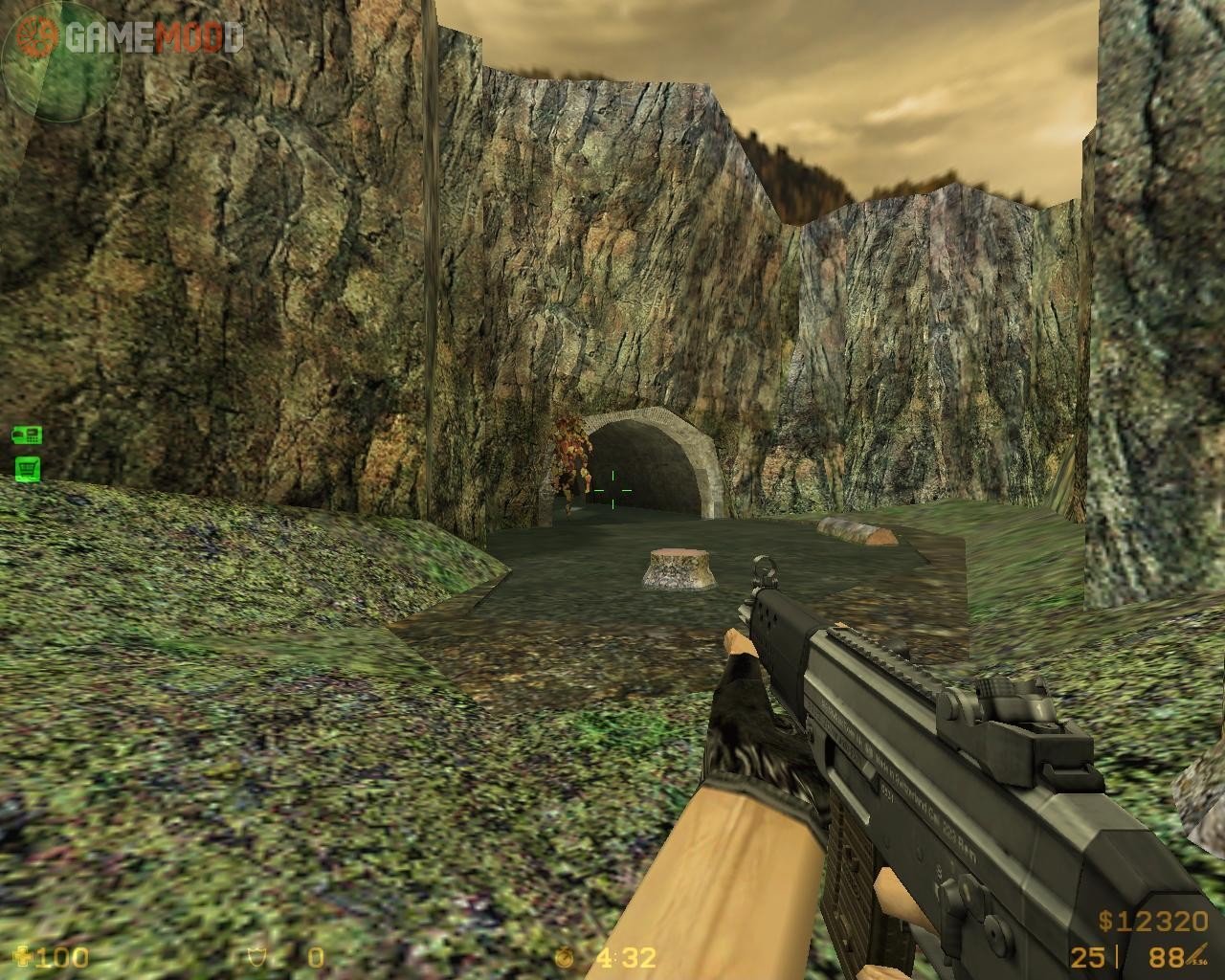Viewport: 1225px width, 980px height.
Task: Select the green C4 bomb icon
Action: point(25,436)
